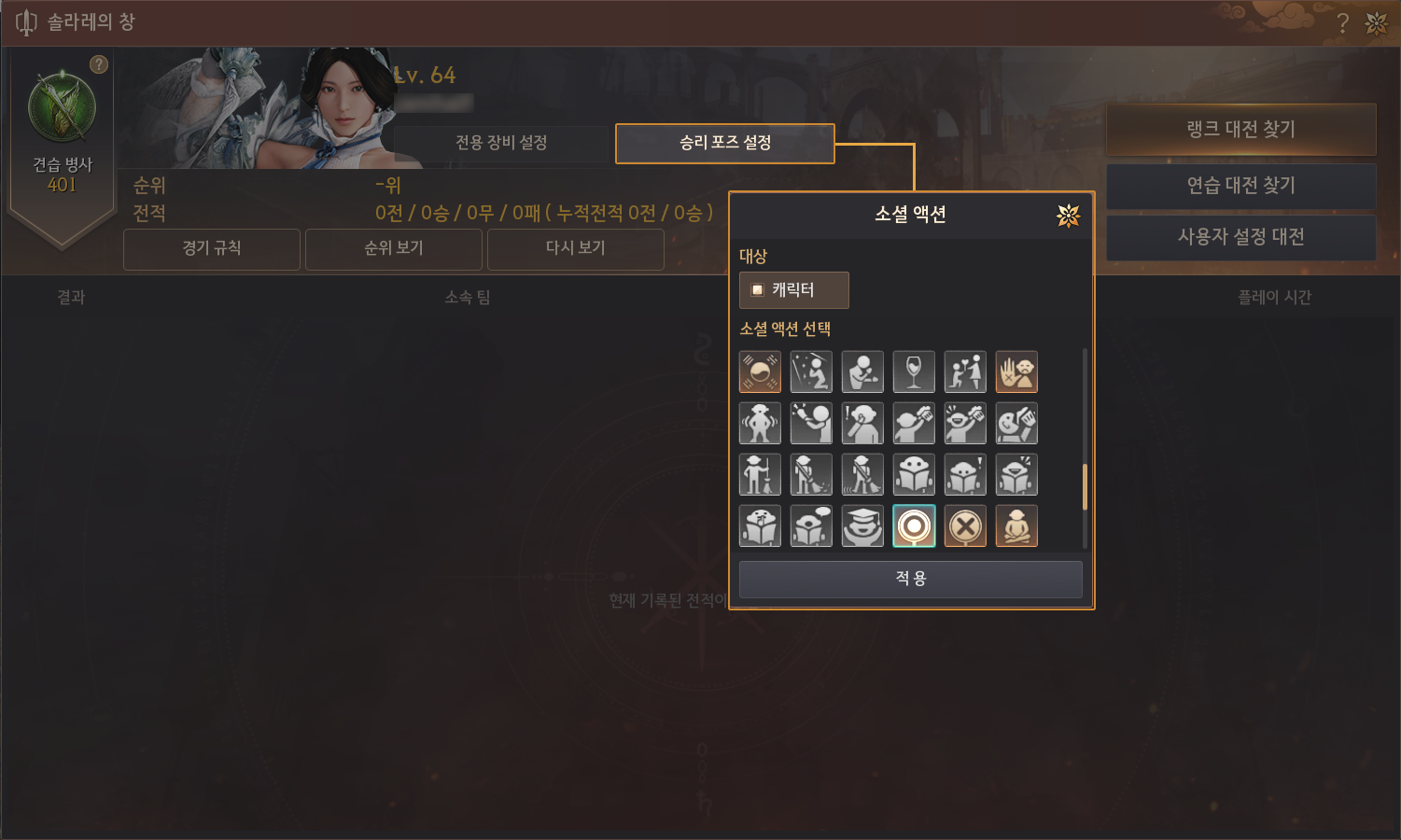Apply the social action with 적용 button
Viewport: 1401px width, 840px height.
[x=910, y=579]
